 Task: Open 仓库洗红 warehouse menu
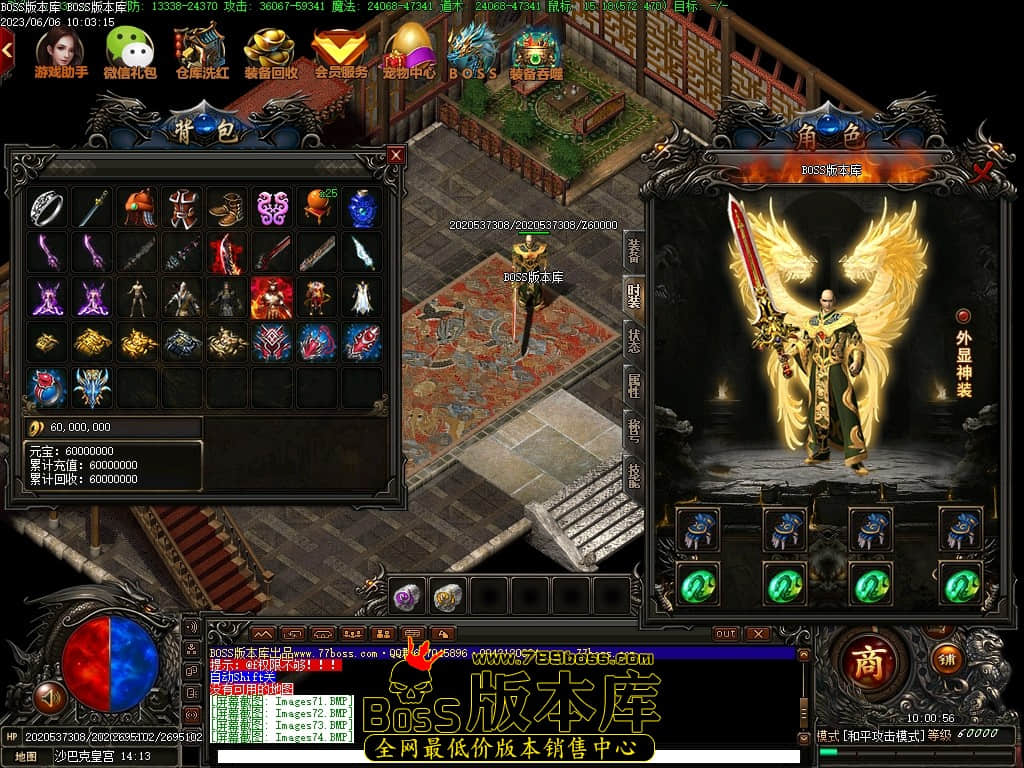click(x=202, y=51)
